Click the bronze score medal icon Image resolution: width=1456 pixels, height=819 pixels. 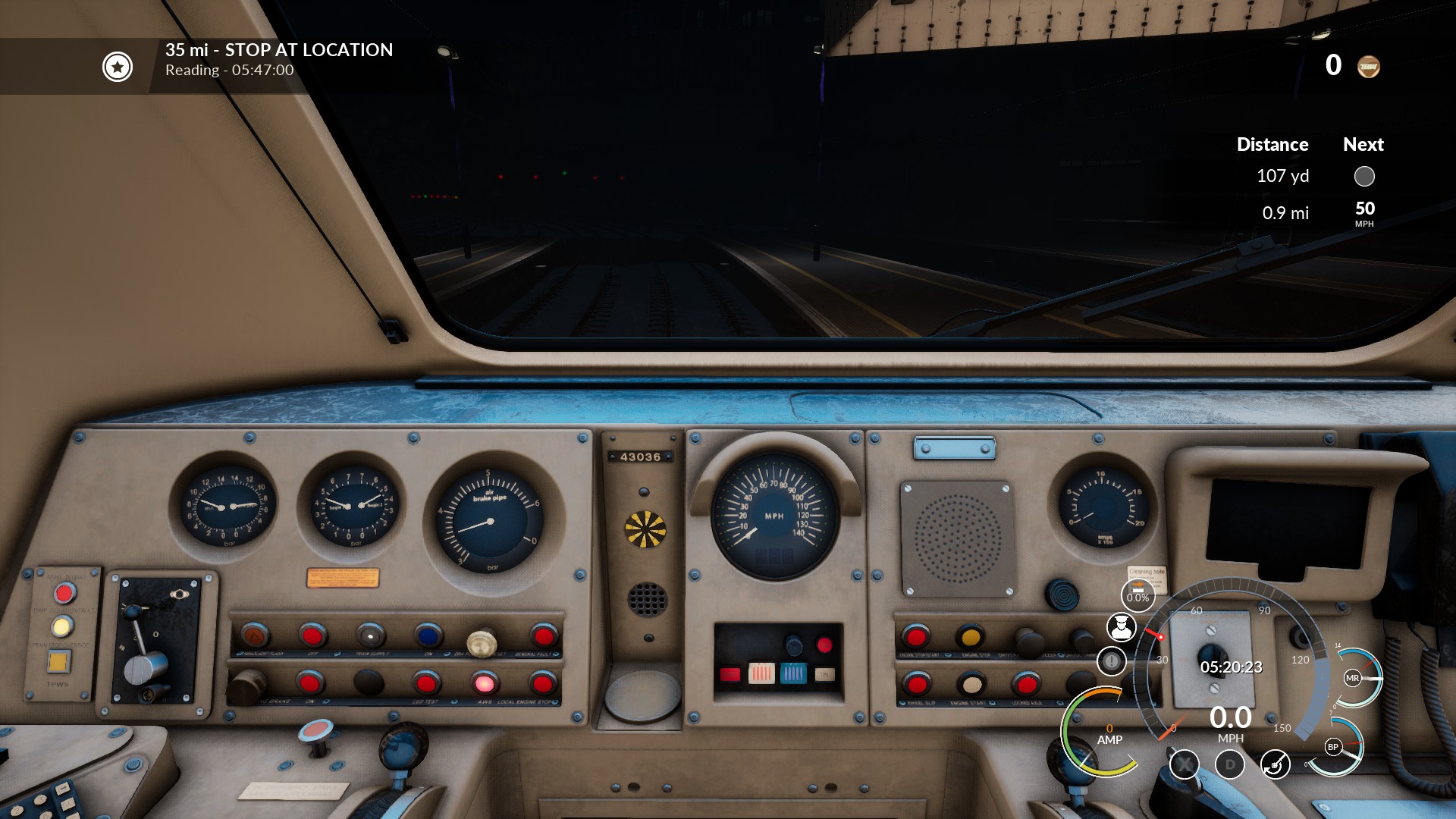point(1369,67)
